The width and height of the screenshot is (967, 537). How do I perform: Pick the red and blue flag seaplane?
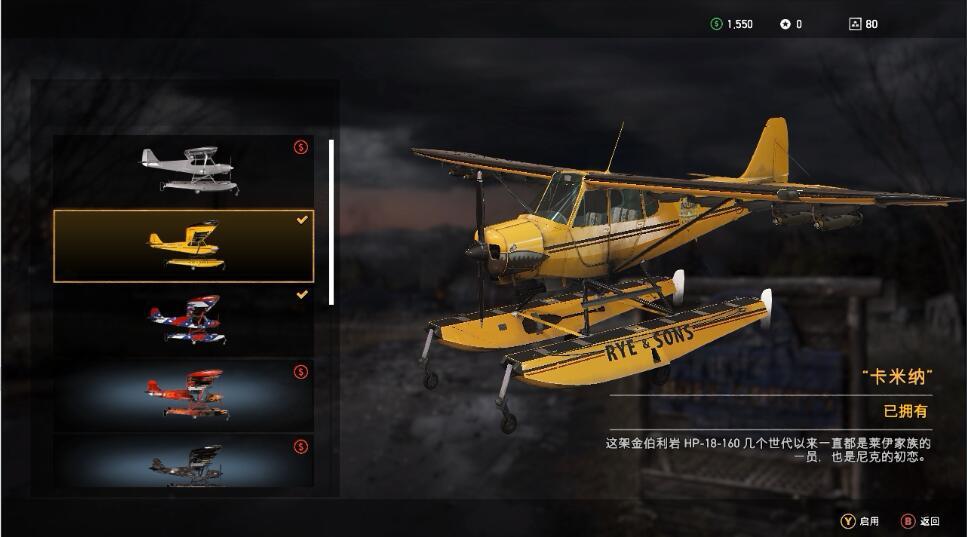click(183, 320)
